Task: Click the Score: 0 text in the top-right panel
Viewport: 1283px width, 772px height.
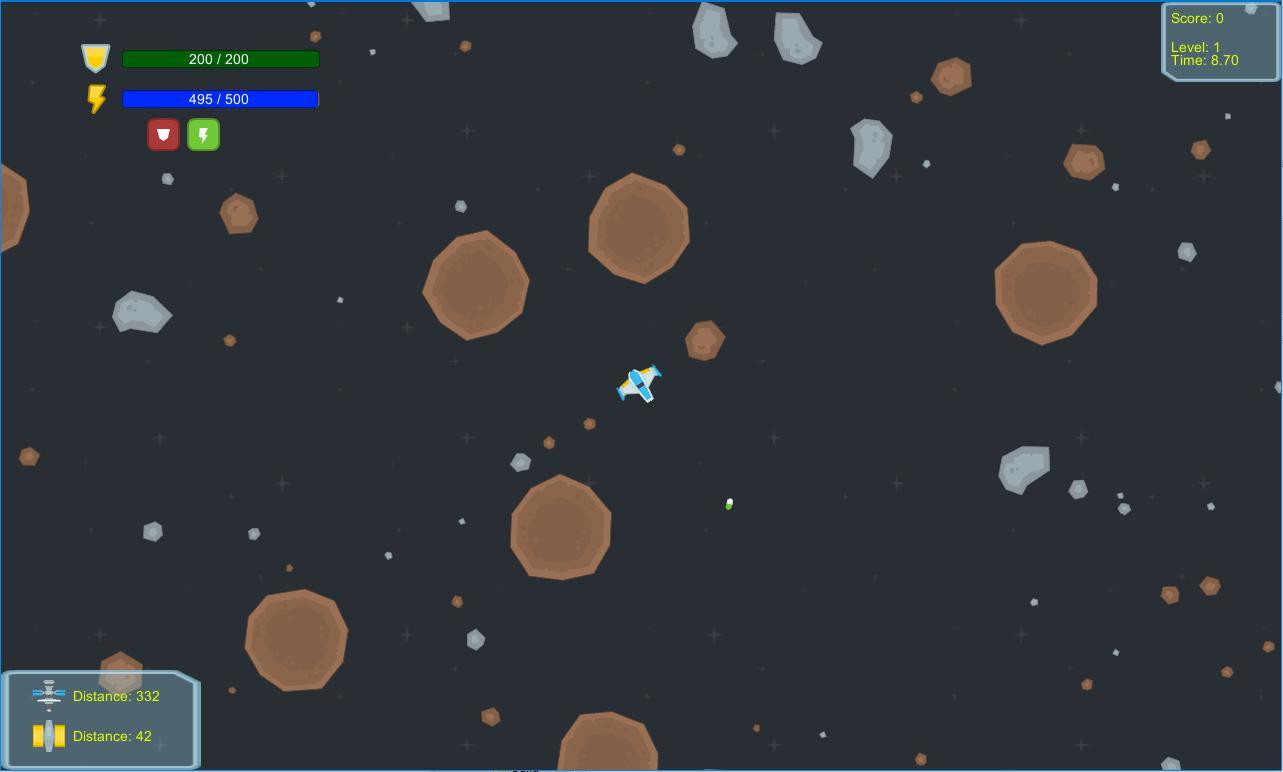Action: (x=1196, y=17)
